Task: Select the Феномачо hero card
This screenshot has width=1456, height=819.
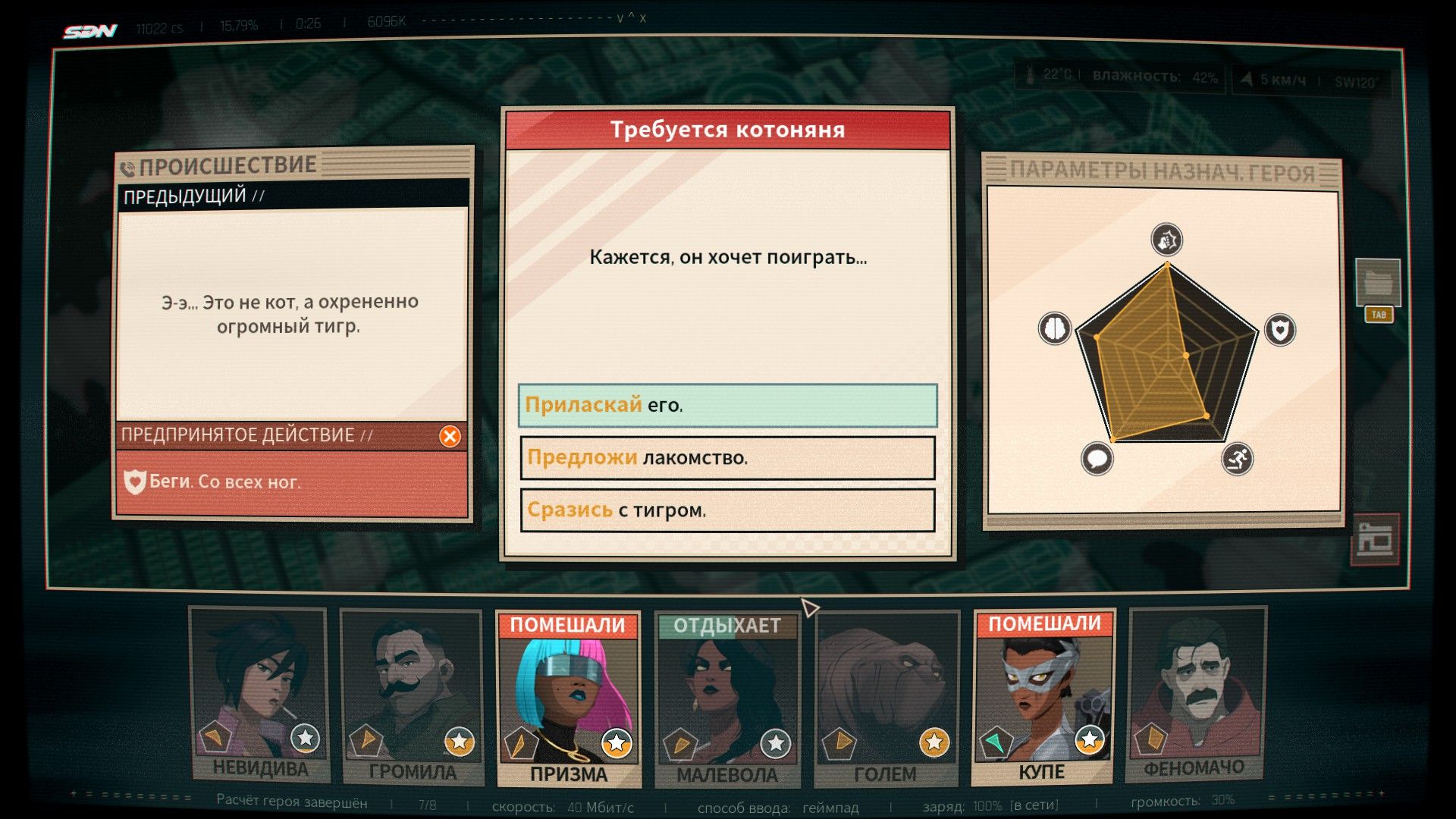Action: (x=1195, y=695)
